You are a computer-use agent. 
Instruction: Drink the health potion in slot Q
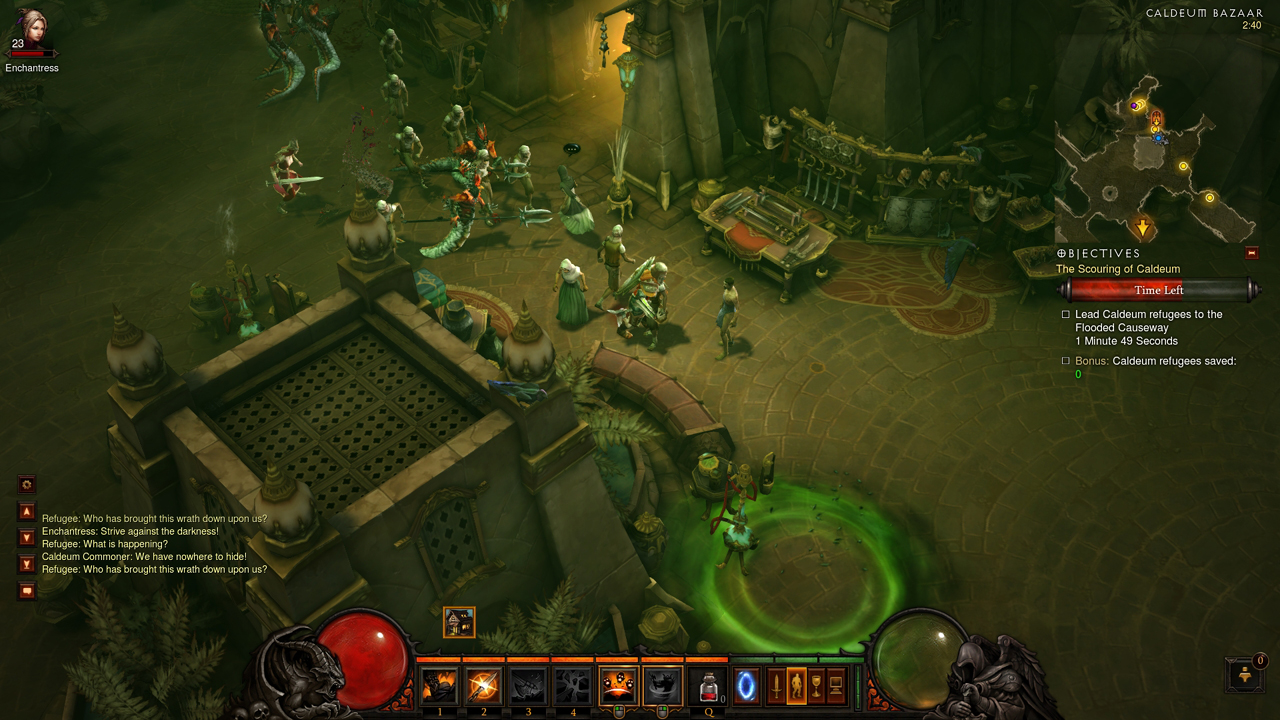pyautogui.click(x=707, y=686)
